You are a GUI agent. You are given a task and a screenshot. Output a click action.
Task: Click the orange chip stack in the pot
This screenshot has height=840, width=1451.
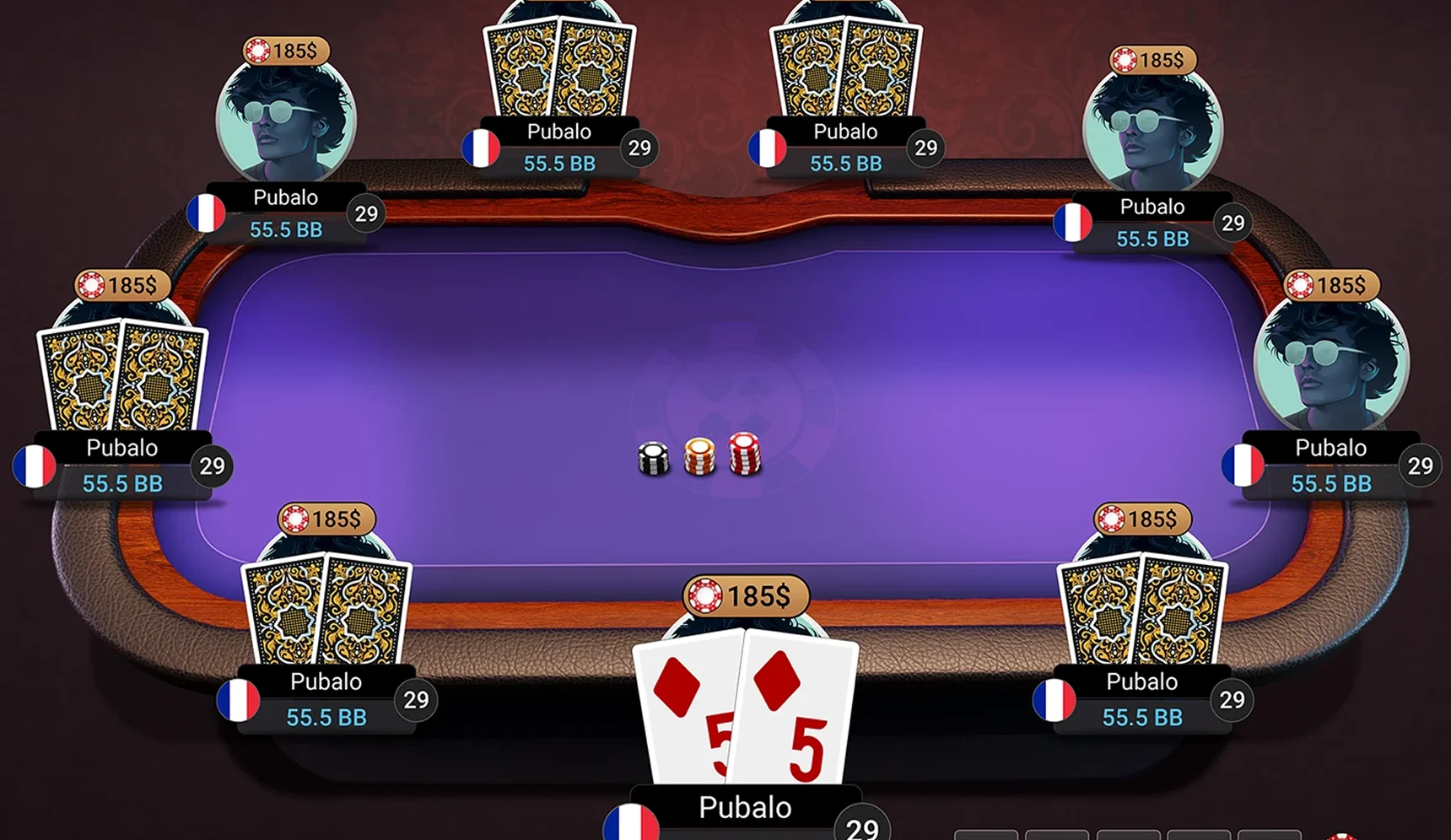tap(700, 455)
